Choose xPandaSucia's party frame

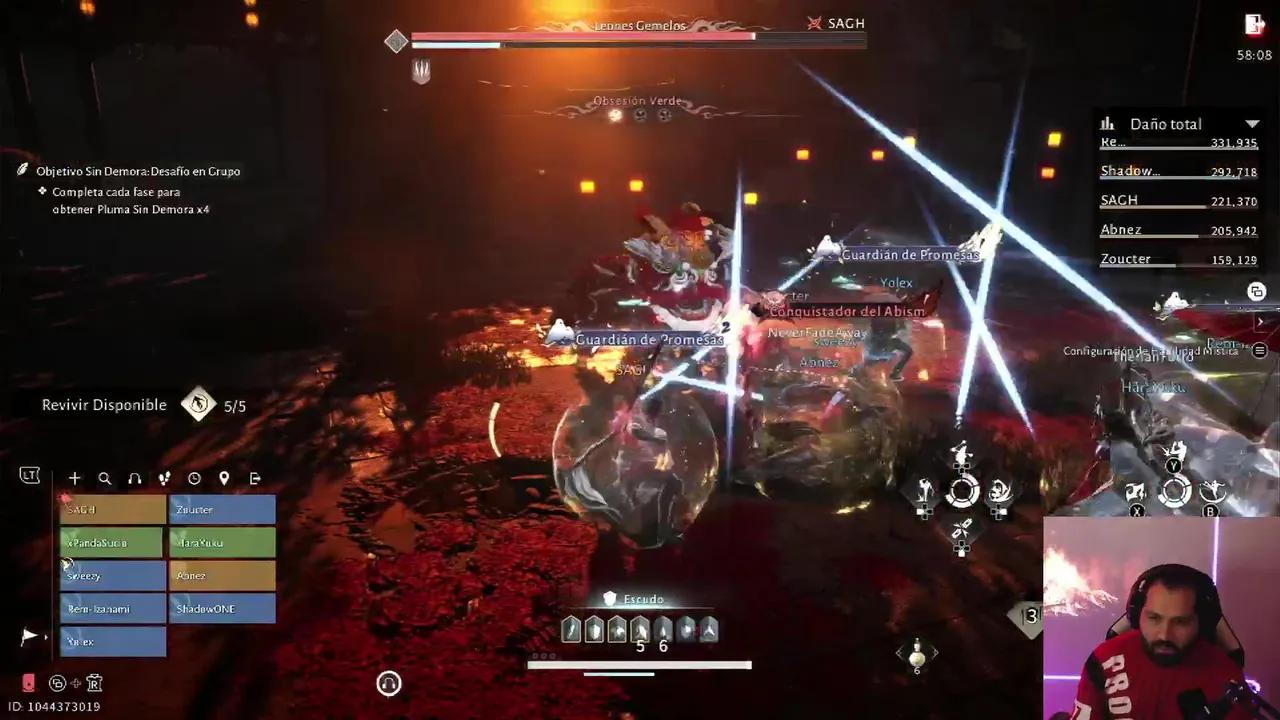tap(113, 543)
